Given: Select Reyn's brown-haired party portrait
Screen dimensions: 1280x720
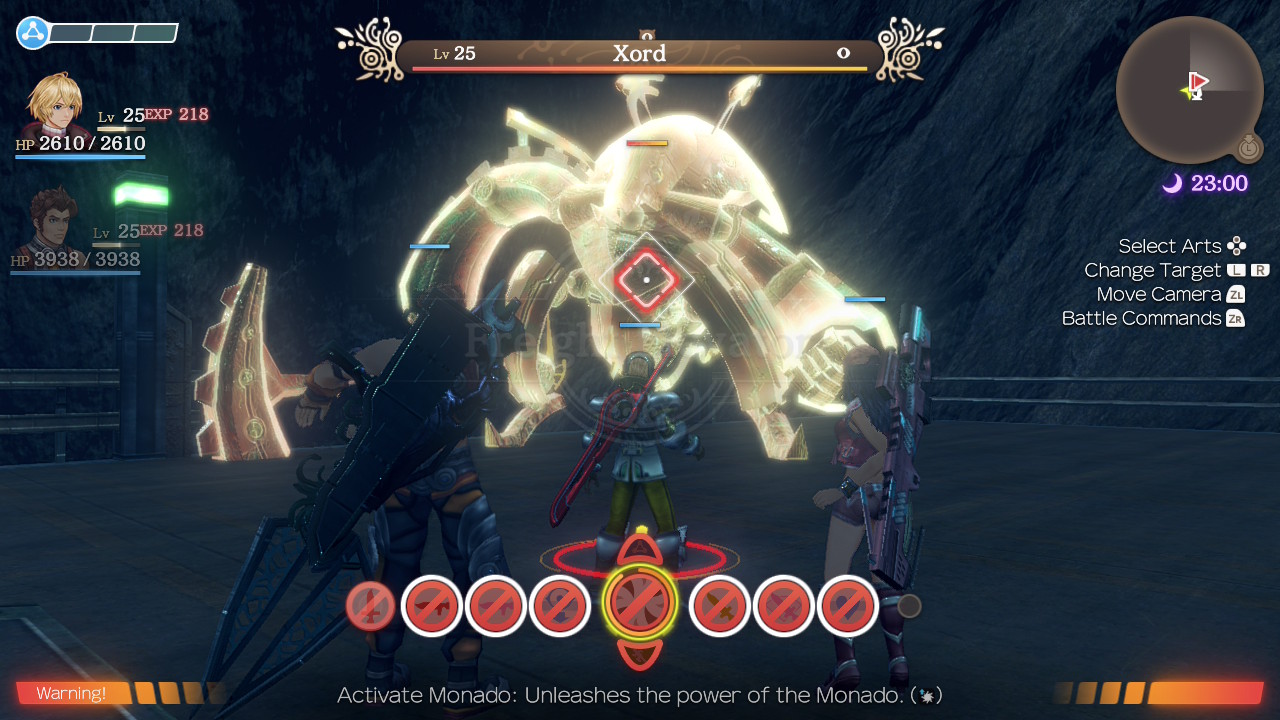Looking at the screenshot, I should tap(52, 222).
